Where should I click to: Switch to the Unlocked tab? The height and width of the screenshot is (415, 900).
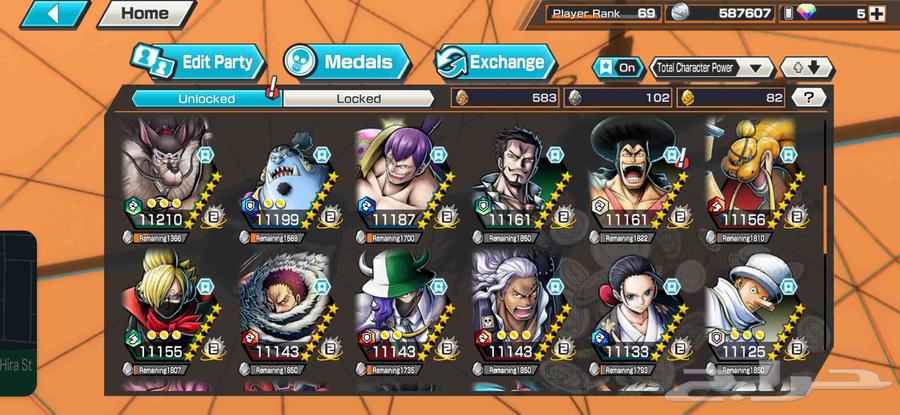(206, 98)
